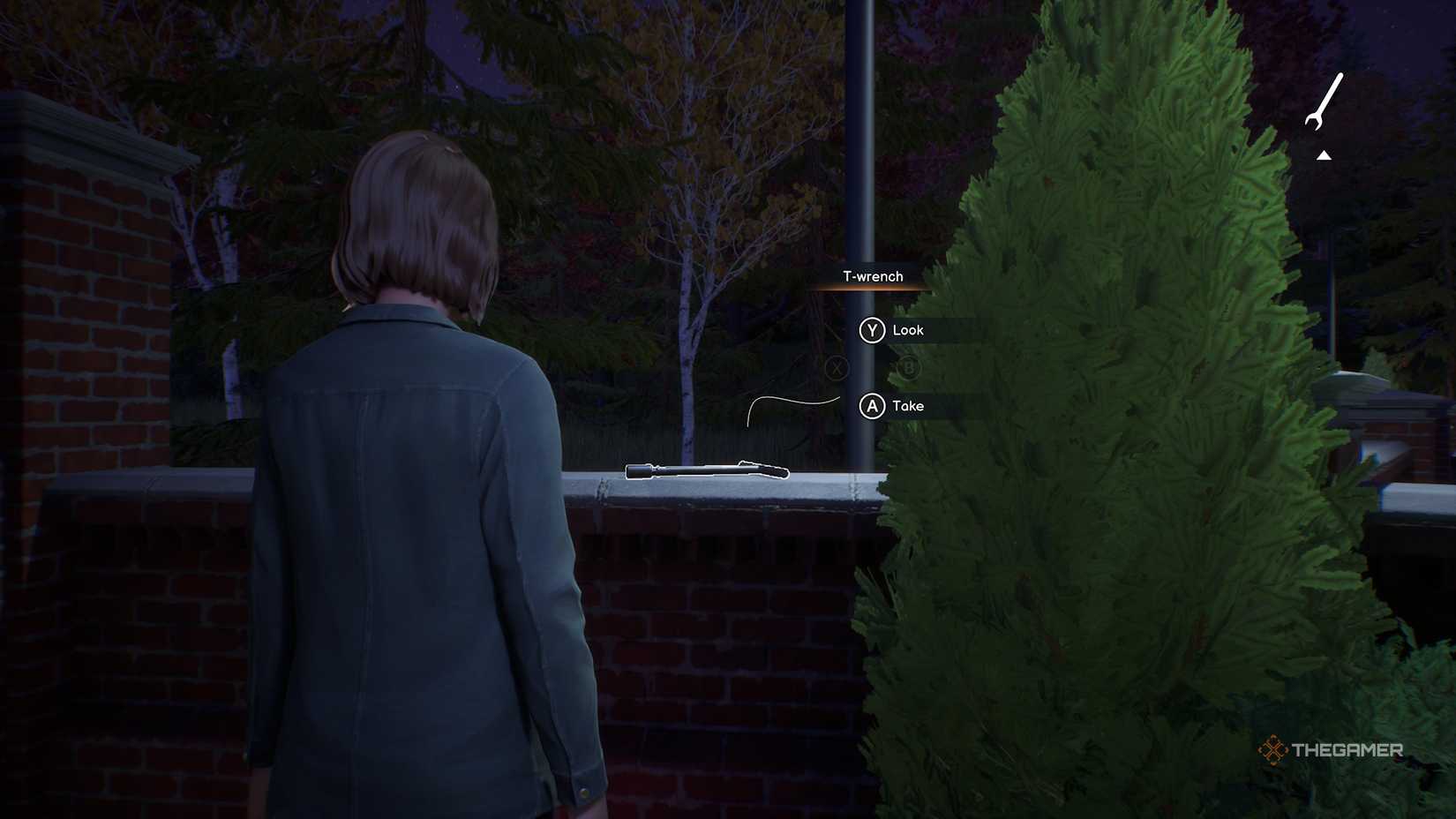Open the T-wrench interaction header

coord(873,276)
